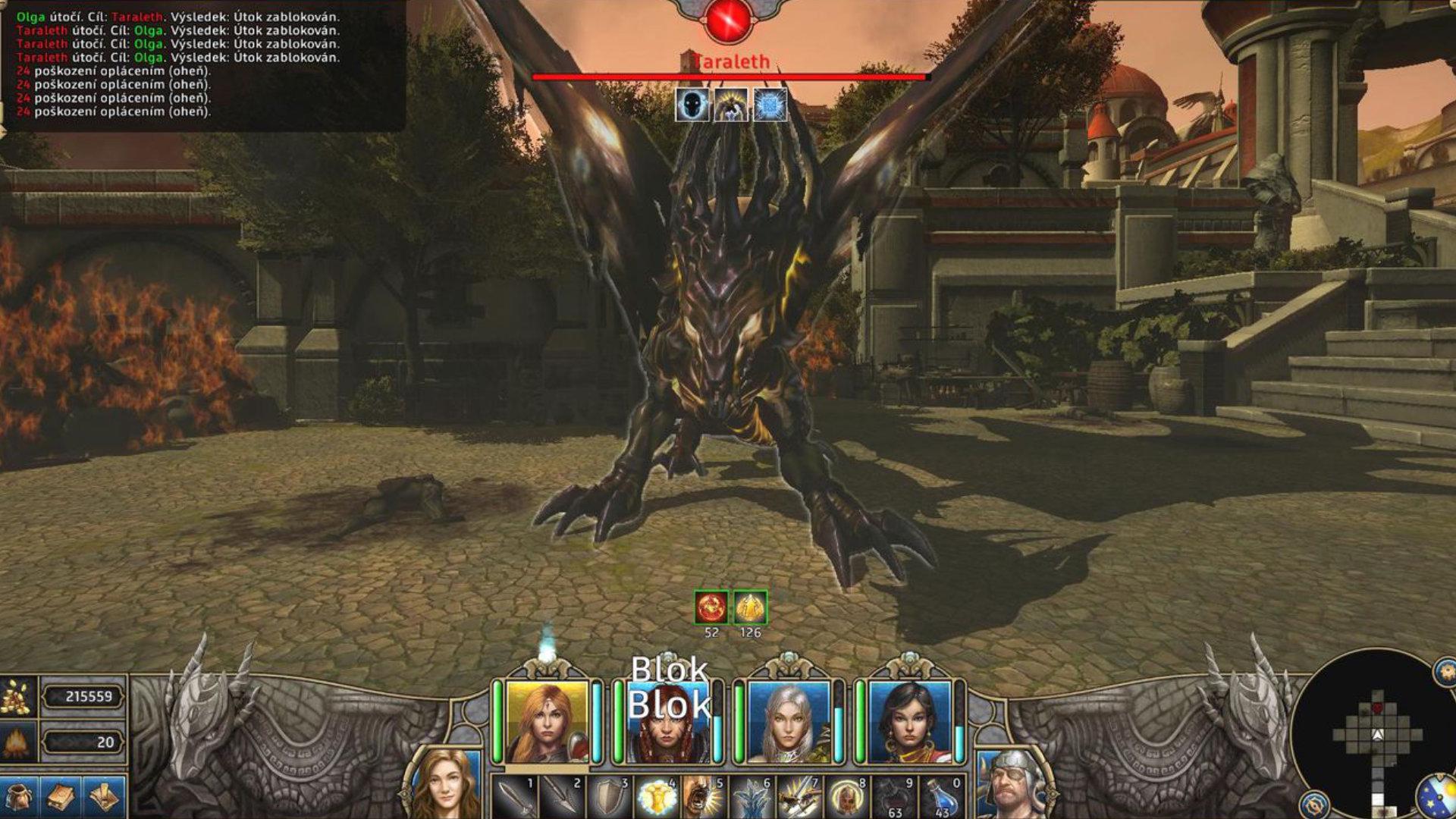
Task: Use the healing heart item in slot 9
Action: (893, 796)
